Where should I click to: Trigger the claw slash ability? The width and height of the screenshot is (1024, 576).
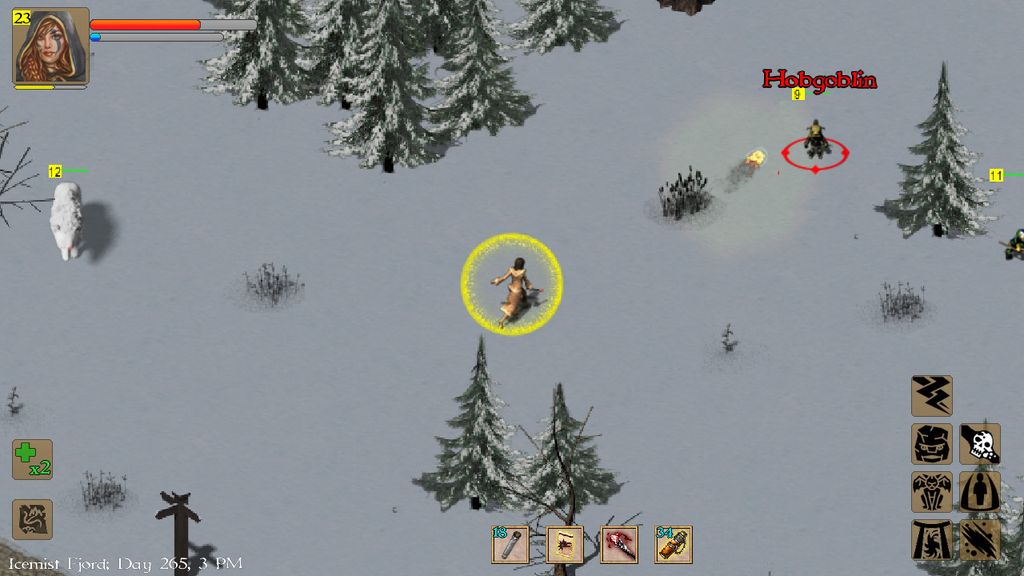[x=980, y=540]
